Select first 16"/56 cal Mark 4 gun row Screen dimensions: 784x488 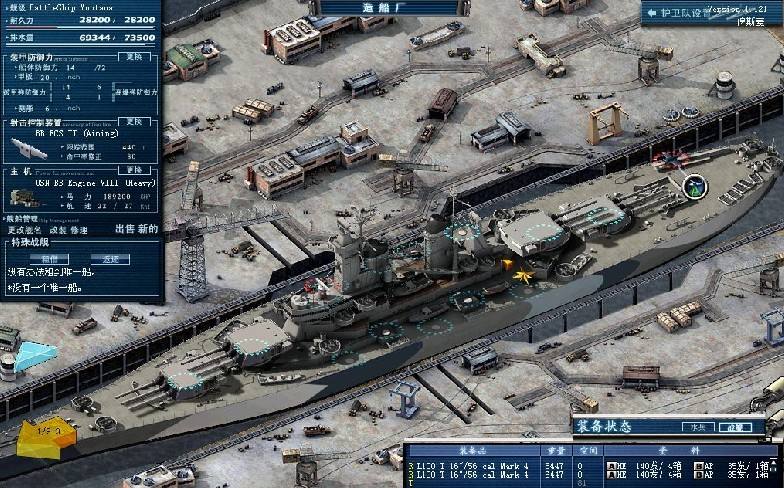(471, 465)
